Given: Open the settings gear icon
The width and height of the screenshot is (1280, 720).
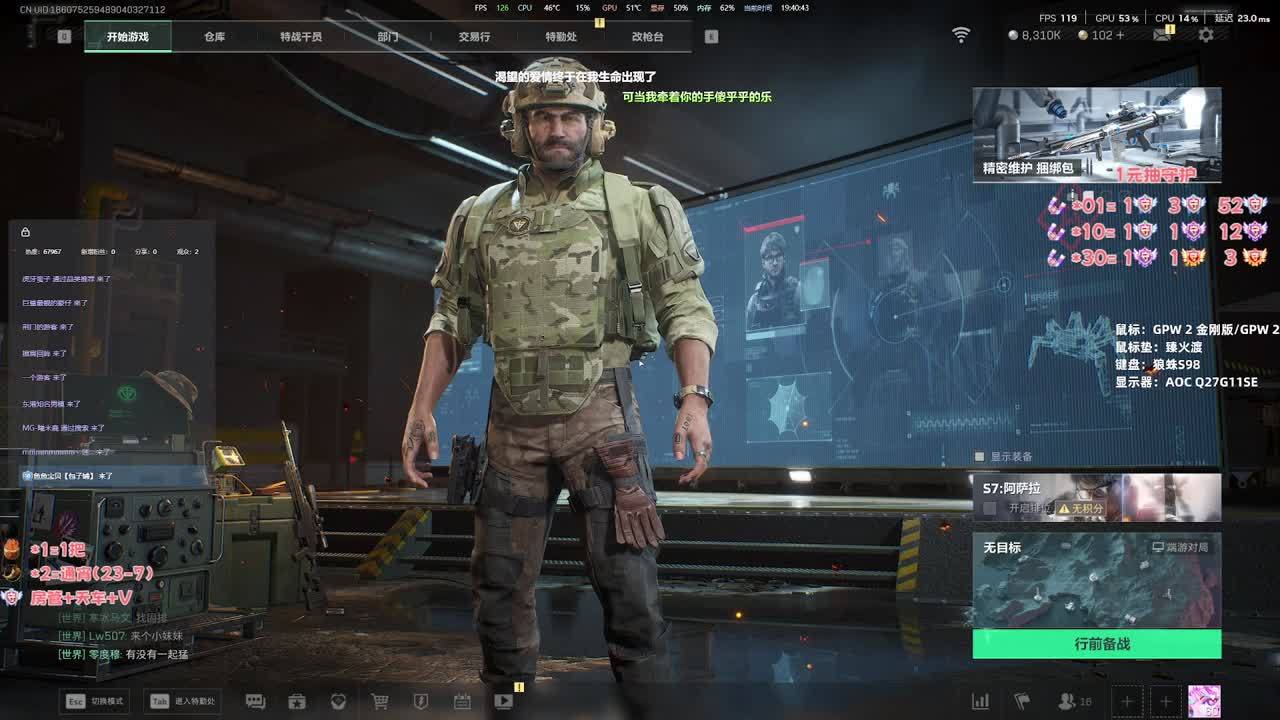Looking at the screenshot, I should click(x=1206, y=35).
